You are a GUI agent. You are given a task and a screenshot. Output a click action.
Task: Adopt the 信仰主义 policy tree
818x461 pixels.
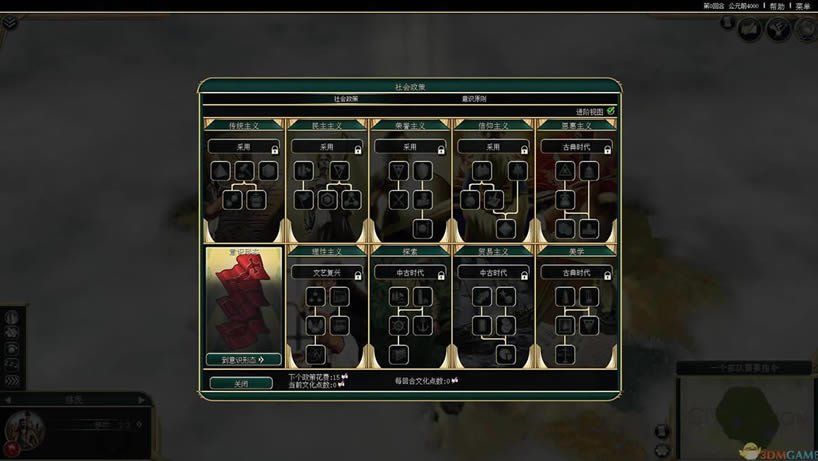[x=493, y=146]
